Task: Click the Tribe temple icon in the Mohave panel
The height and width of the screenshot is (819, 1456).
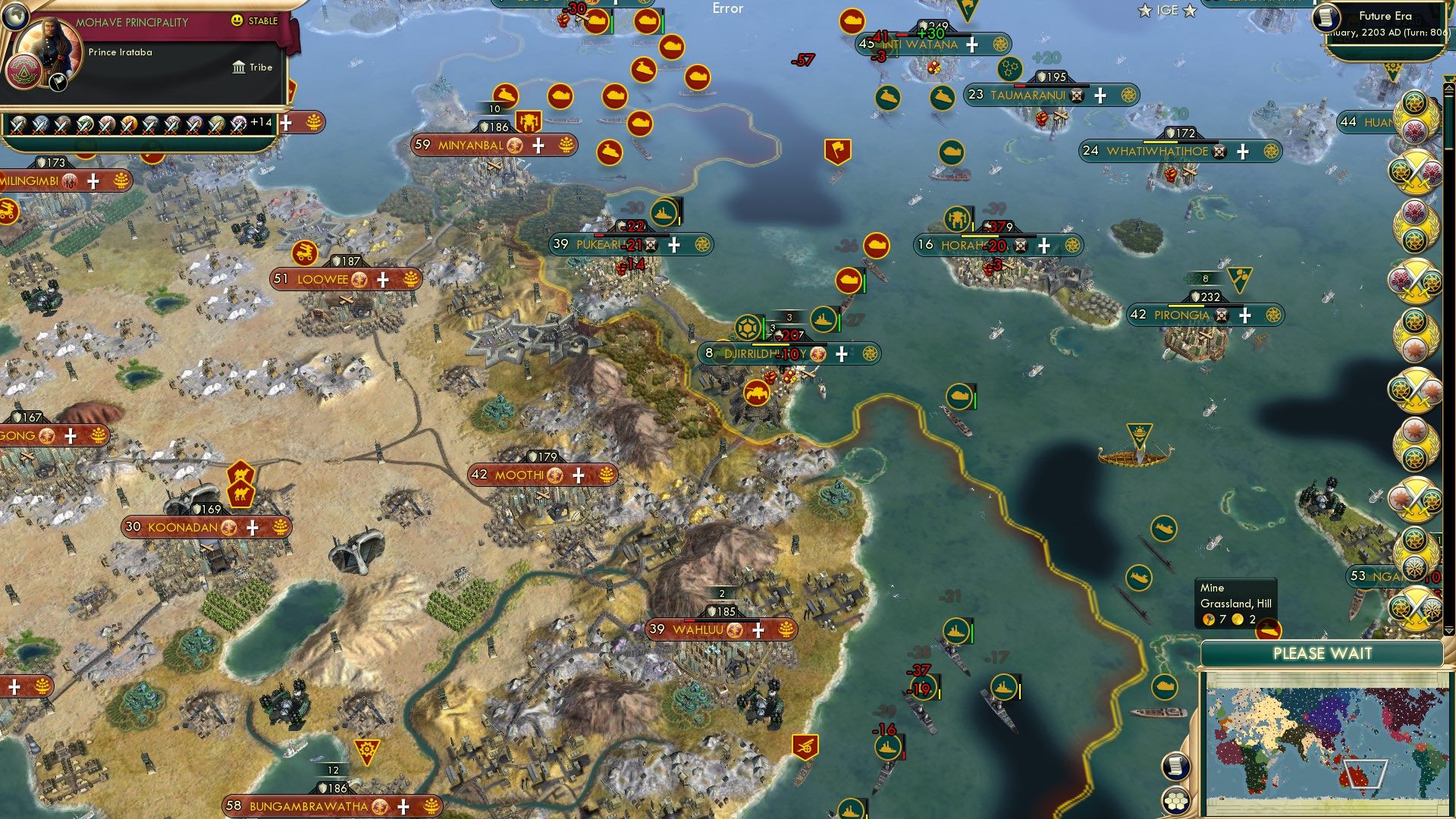Action: click(x=239, y=68)
